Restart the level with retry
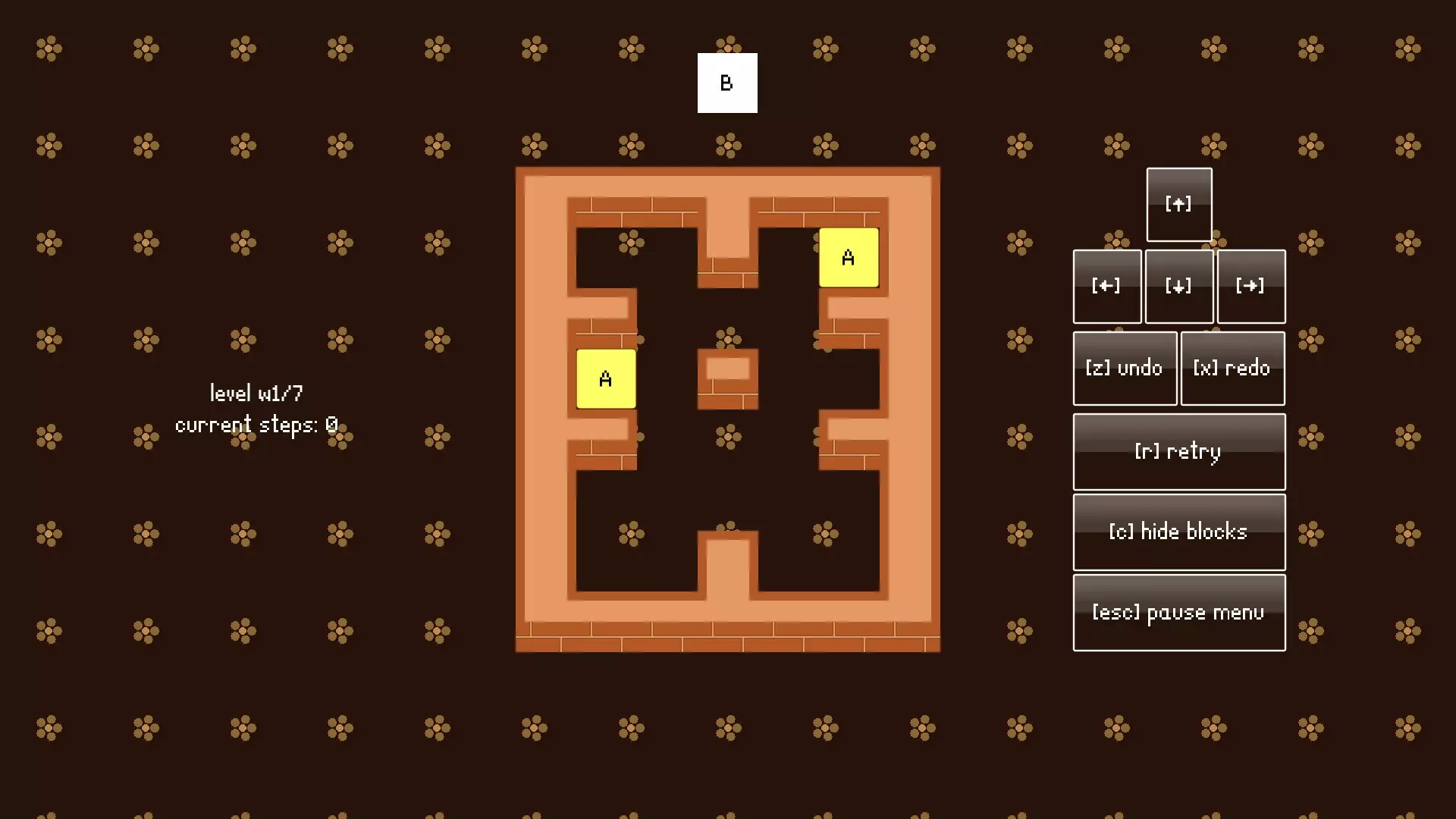The height and width of the screenshot is (819, 1456). (x=1178, y=451)
